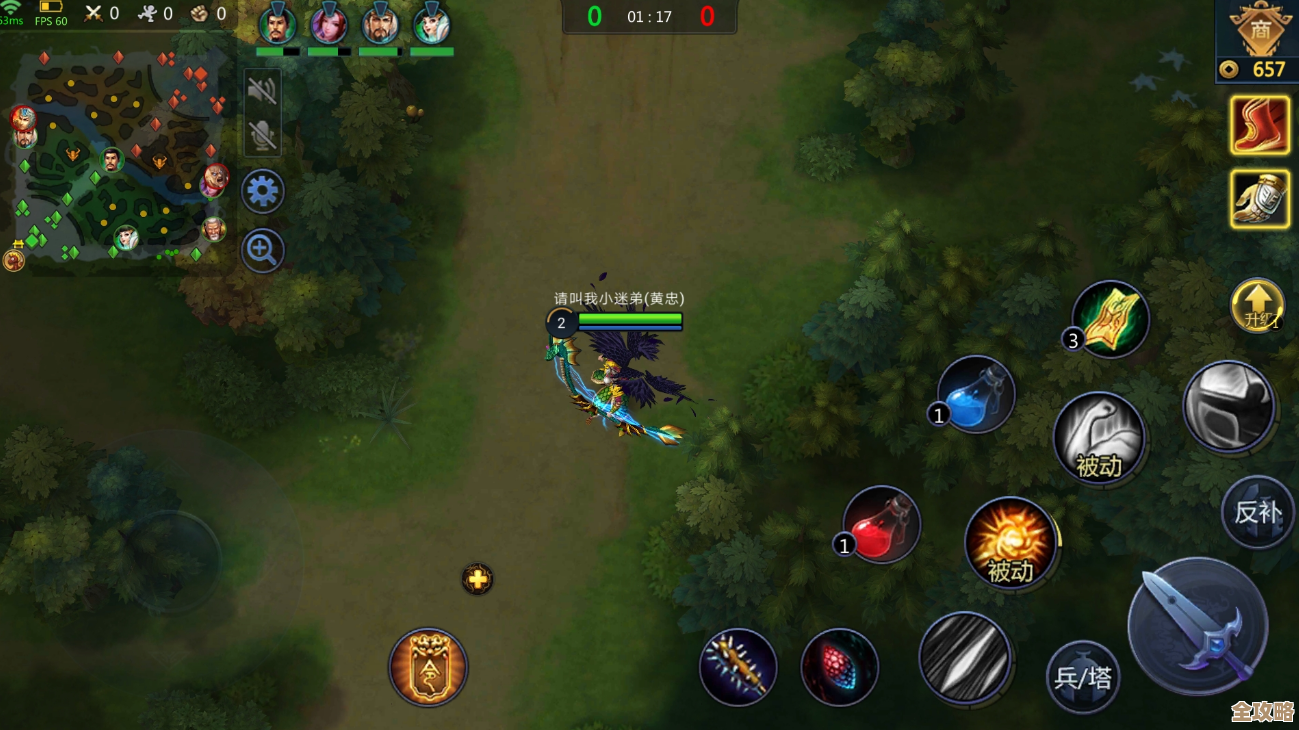Tap the 兵/塔 target button
Image resolution: width=1299 pixels, height=730 pixels.
tap(1083, 677)
